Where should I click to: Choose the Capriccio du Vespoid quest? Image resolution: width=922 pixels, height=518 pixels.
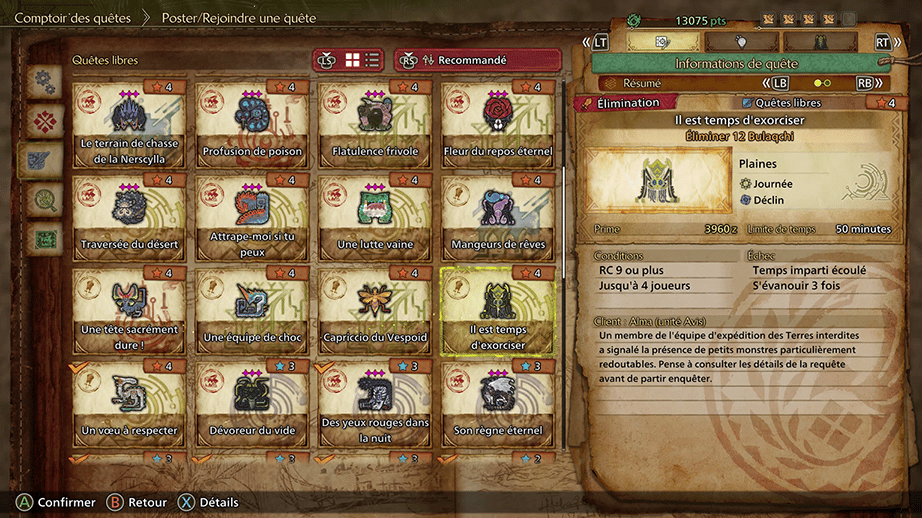(375, 310)
